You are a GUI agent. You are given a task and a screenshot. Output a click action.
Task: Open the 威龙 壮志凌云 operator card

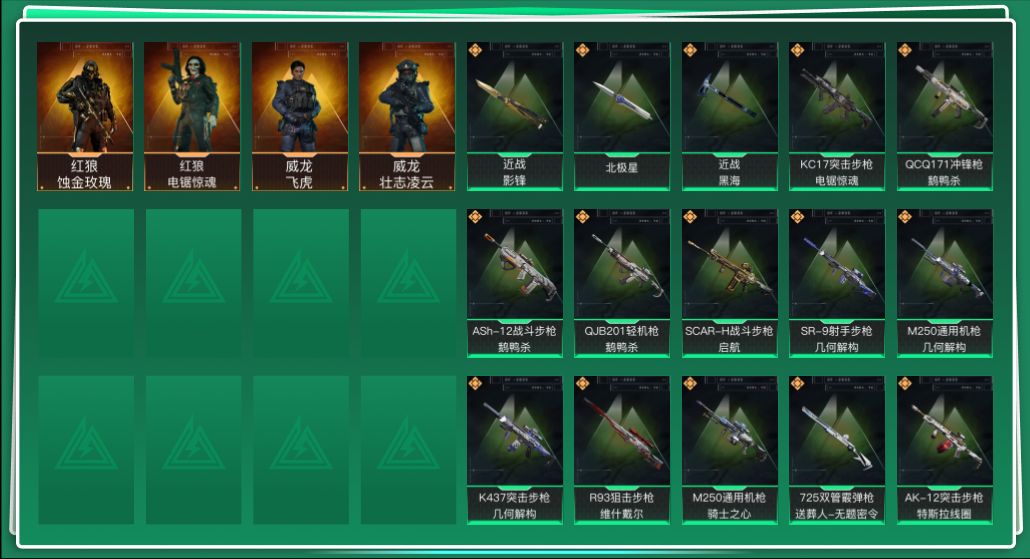(407, 115)
